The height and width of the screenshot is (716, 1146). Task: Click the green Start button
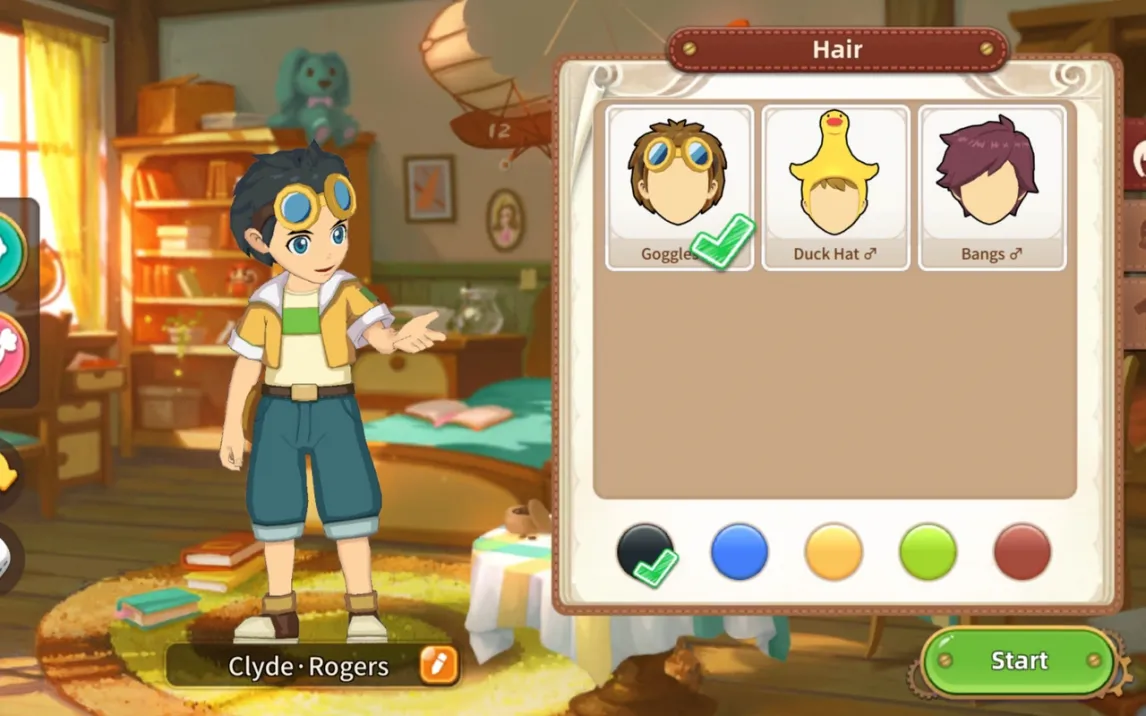tap(1018, 661)
